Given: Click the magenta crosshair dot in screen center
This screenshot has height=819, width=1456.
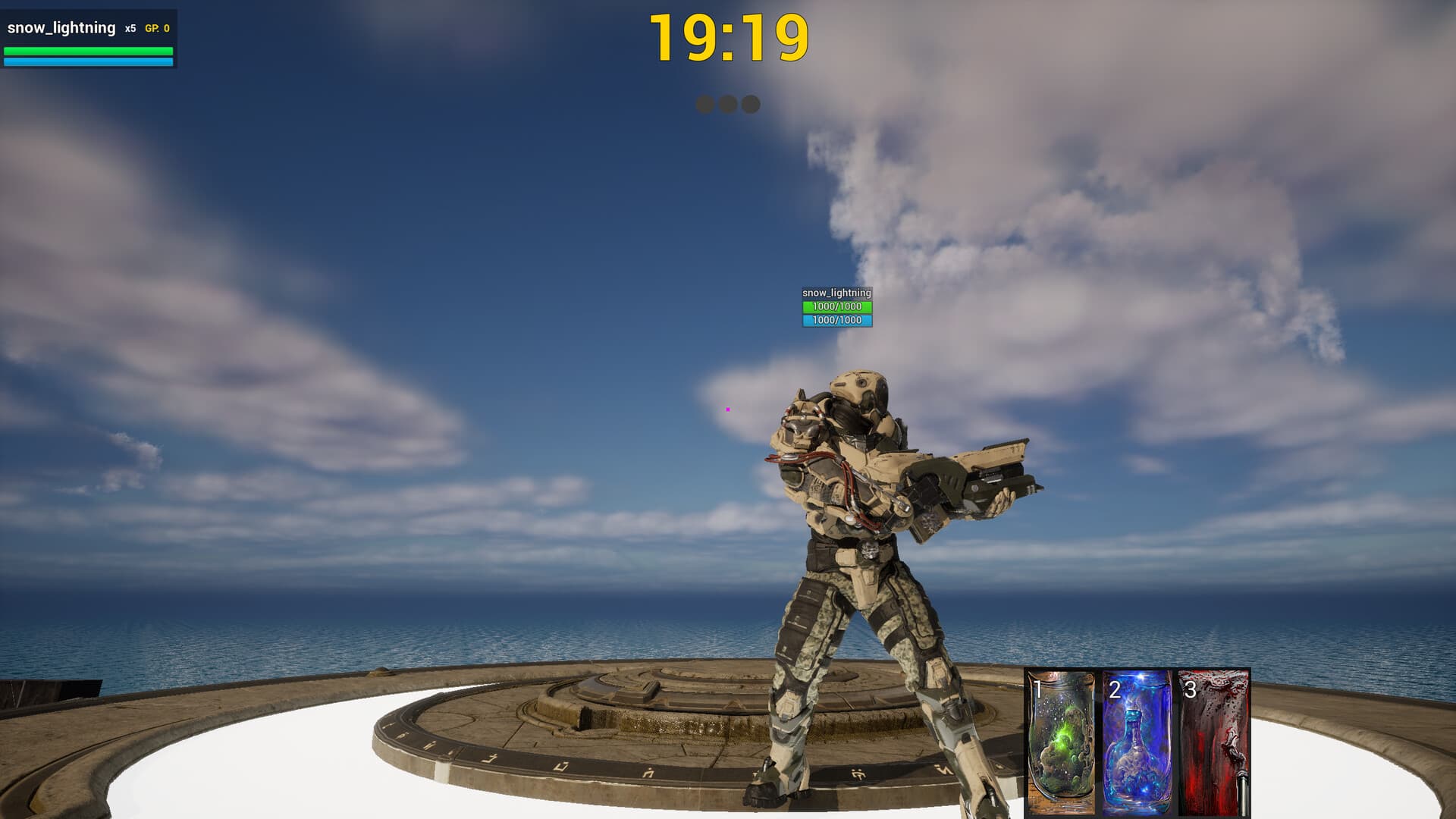Looking at the screenshot, I should point(728,409).
